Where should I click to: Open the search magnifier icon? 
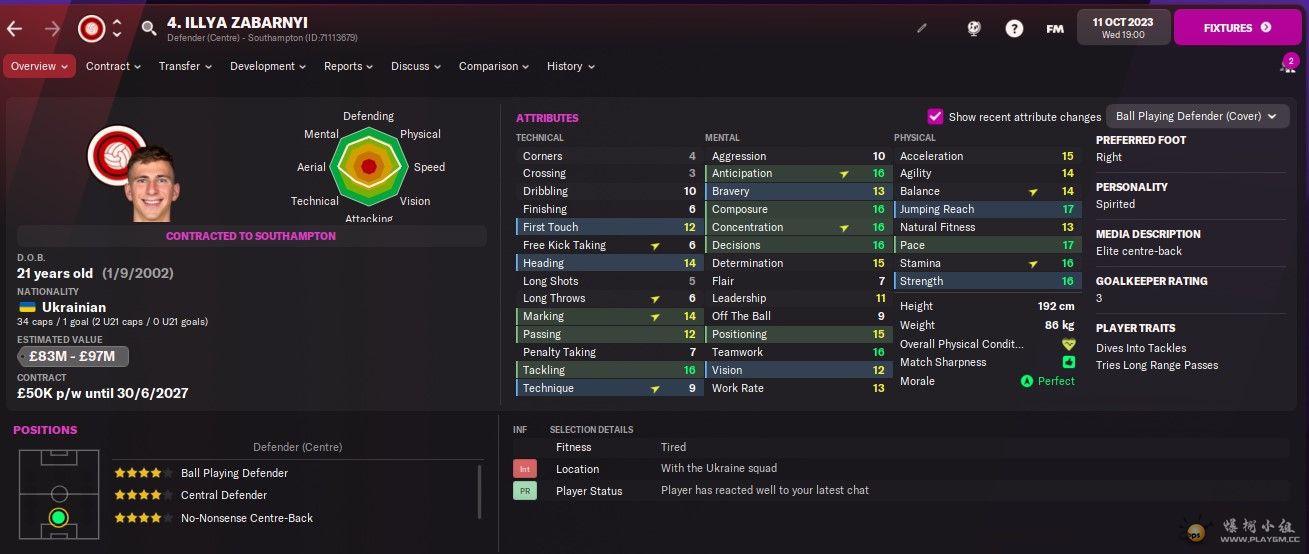click(x=149, y=28)
